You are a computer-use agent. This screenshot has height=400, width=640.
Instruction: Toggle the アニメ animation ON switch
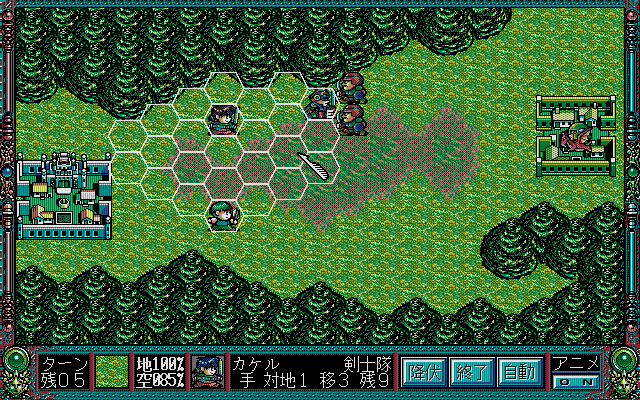(x=576, y=380)
